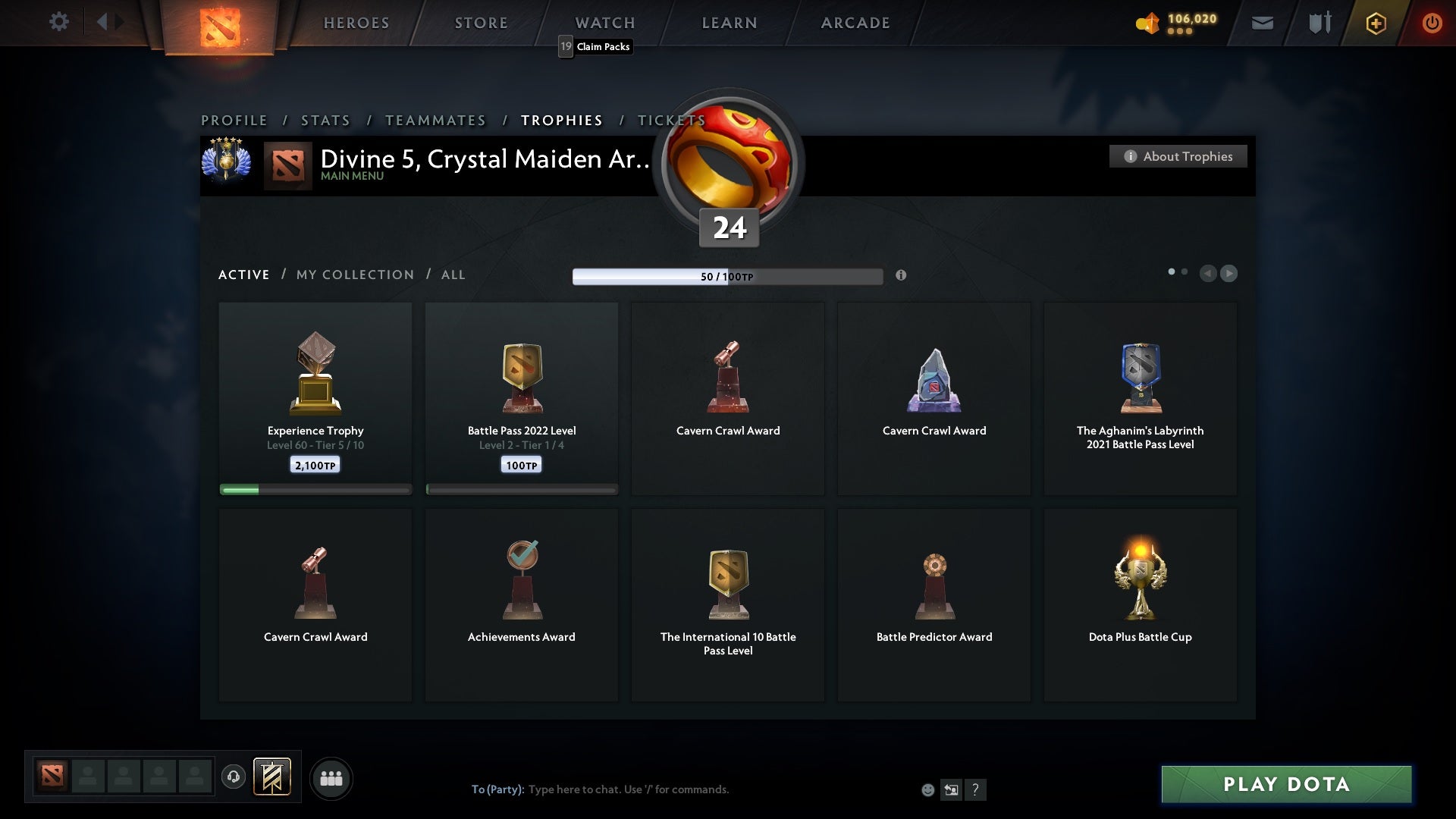The height and width of the screenshot is (819, 1456).
Task: Open the Dota Plus hexagon icon
Action: coord(1376,23)
